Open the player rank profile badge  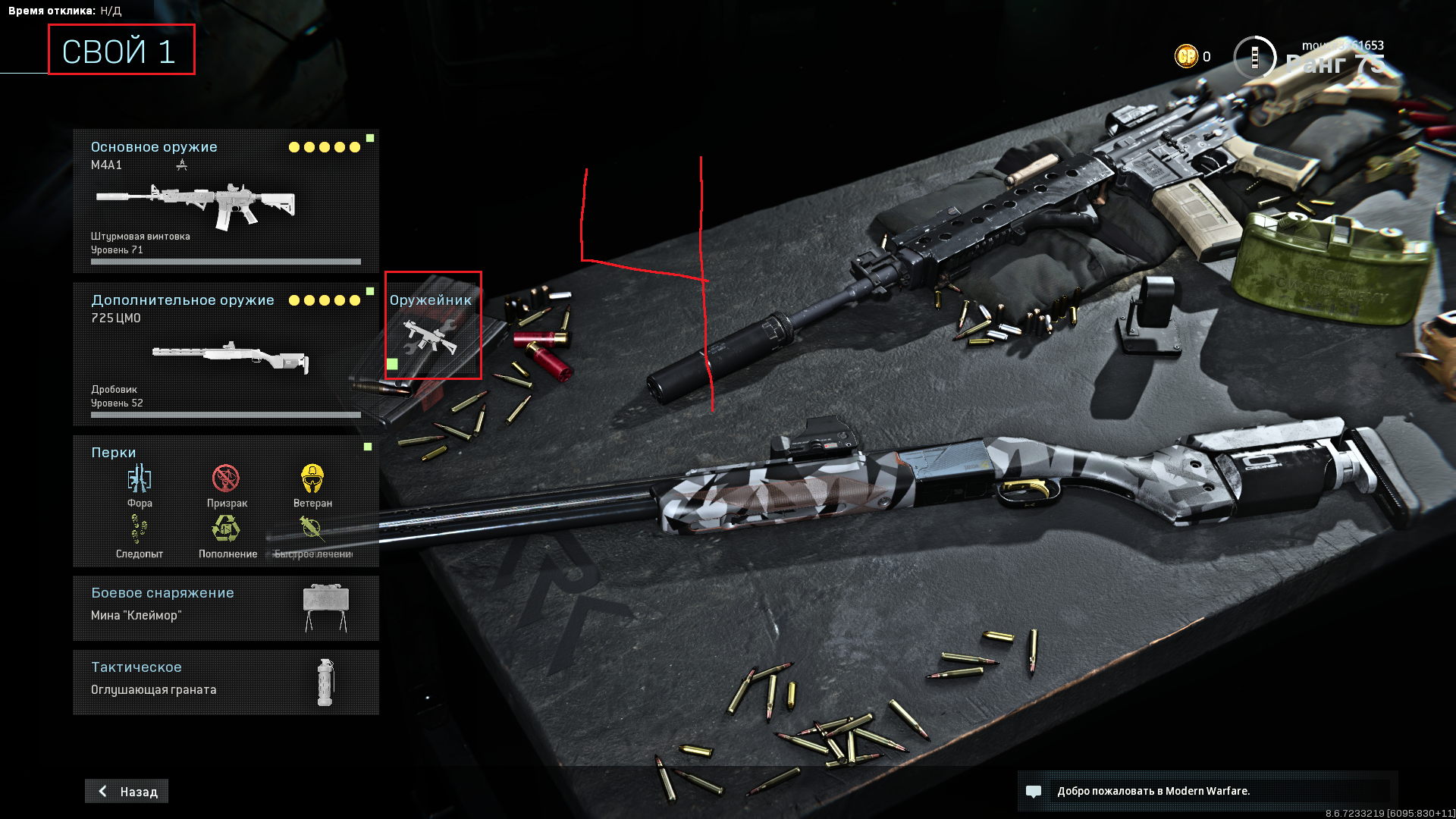coord(1255,57)
